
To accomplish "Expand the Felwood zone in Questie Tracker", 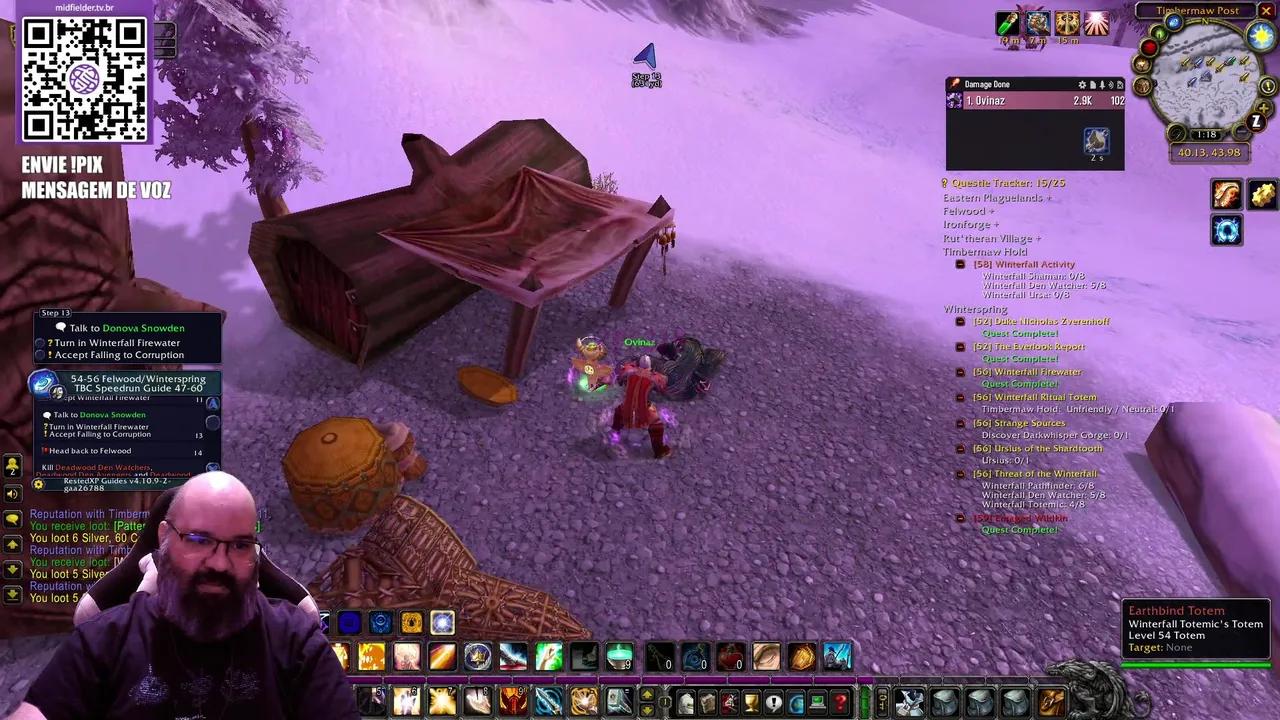I will tap(968, 211).
